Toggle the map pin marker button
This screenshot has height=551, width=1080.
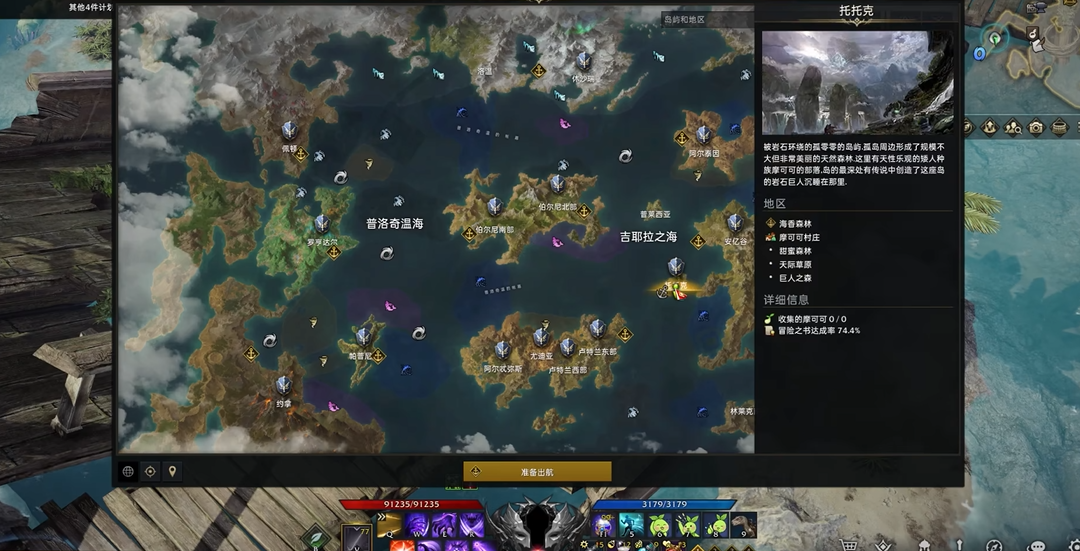pyautogui.click(x=172, y=471)
